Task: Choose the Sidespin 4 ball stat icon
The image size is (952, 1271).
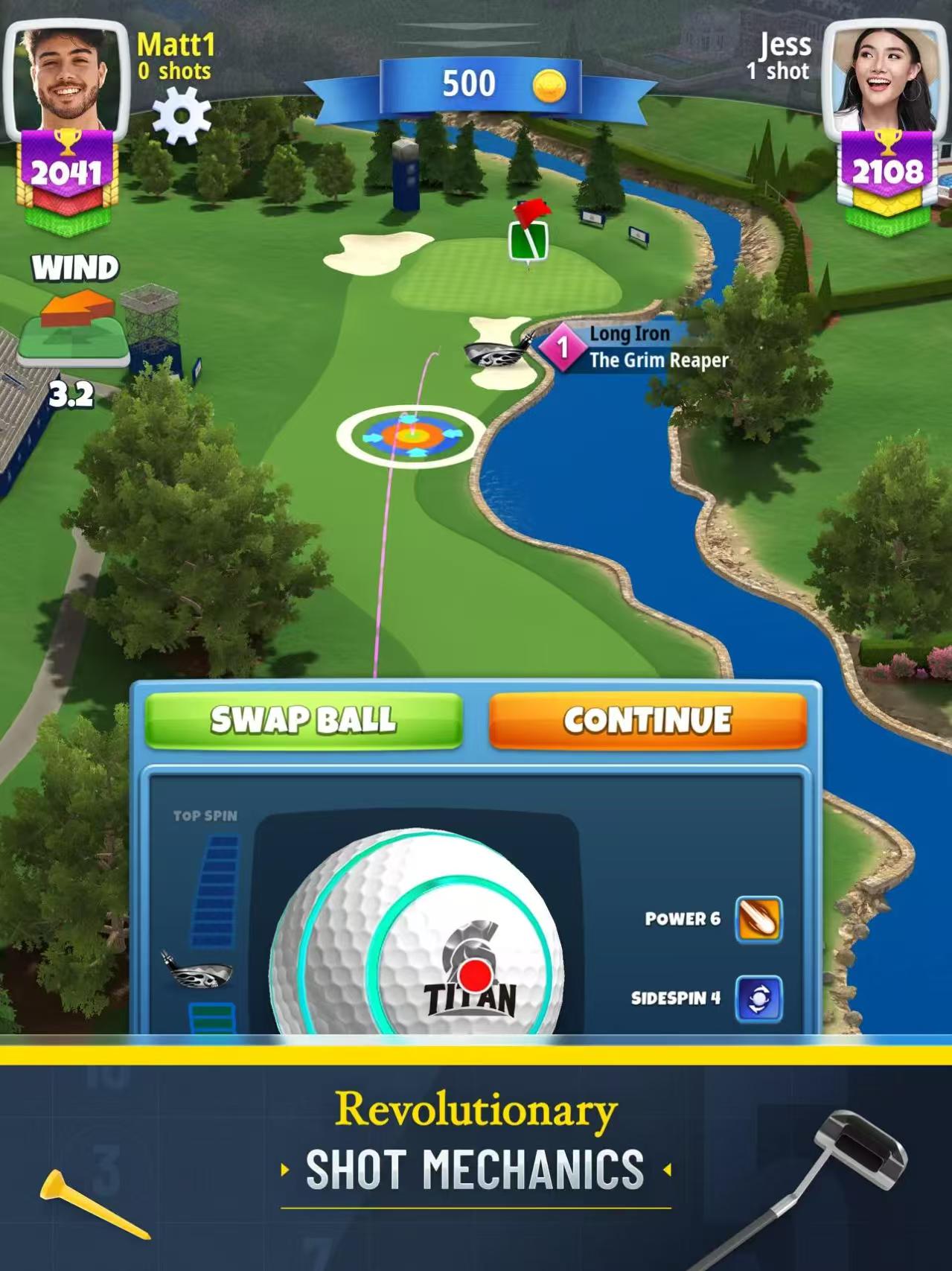Action: (x=758, y=998)
